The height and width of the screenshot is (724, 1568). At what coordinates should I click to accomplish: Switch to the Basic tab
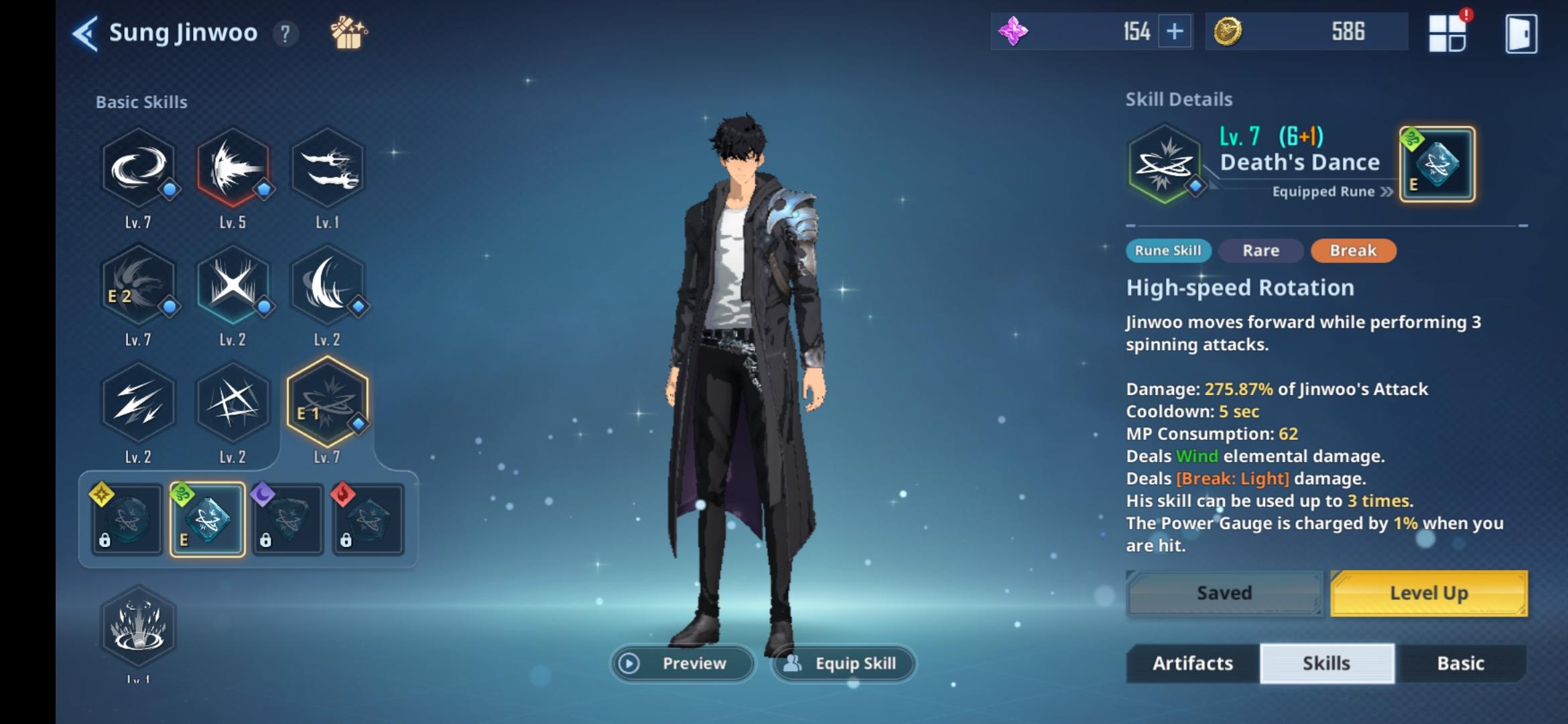pos(1462,663)
